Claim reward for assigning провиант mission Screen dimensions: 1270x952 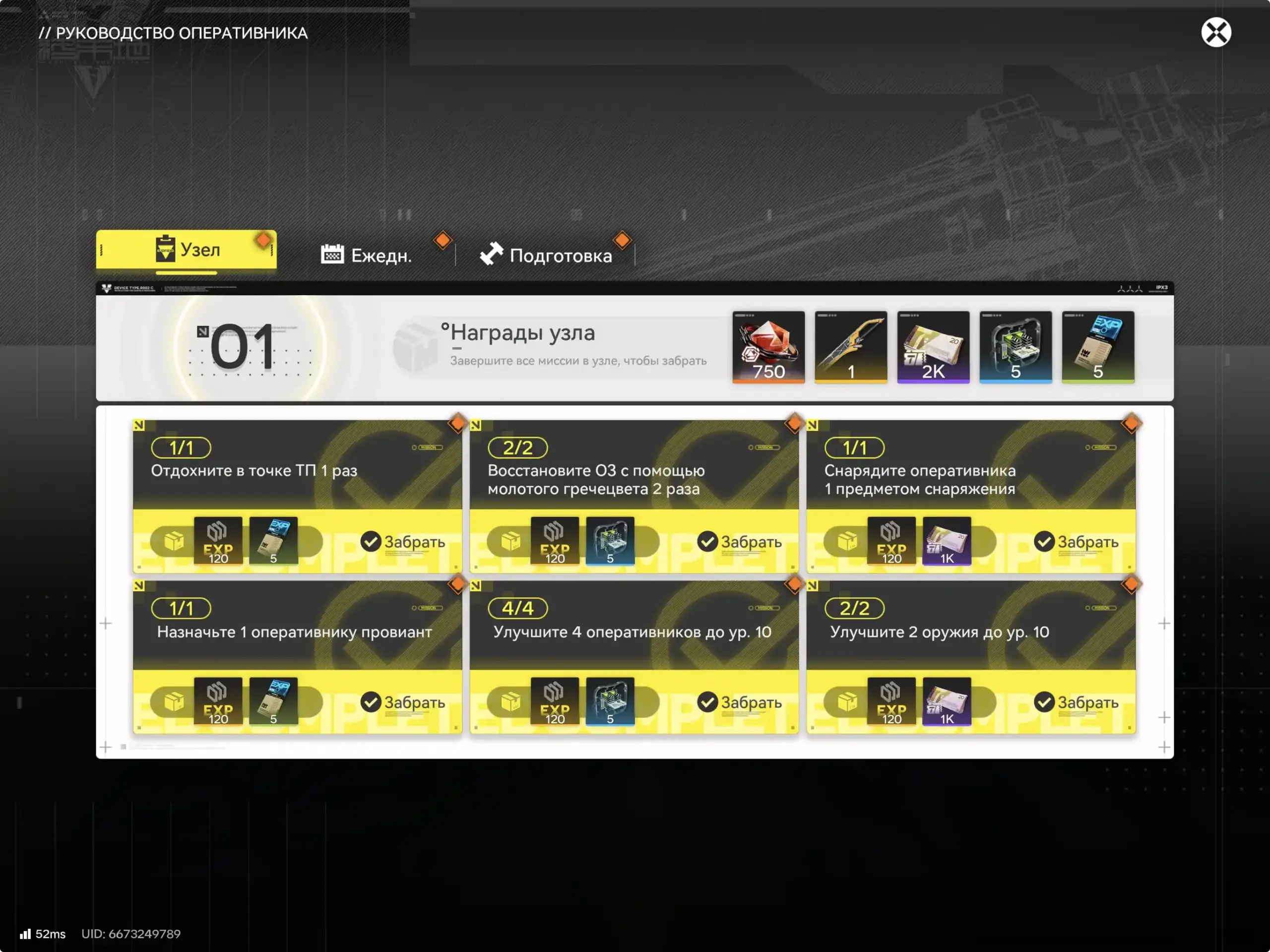tap(403, 701)
